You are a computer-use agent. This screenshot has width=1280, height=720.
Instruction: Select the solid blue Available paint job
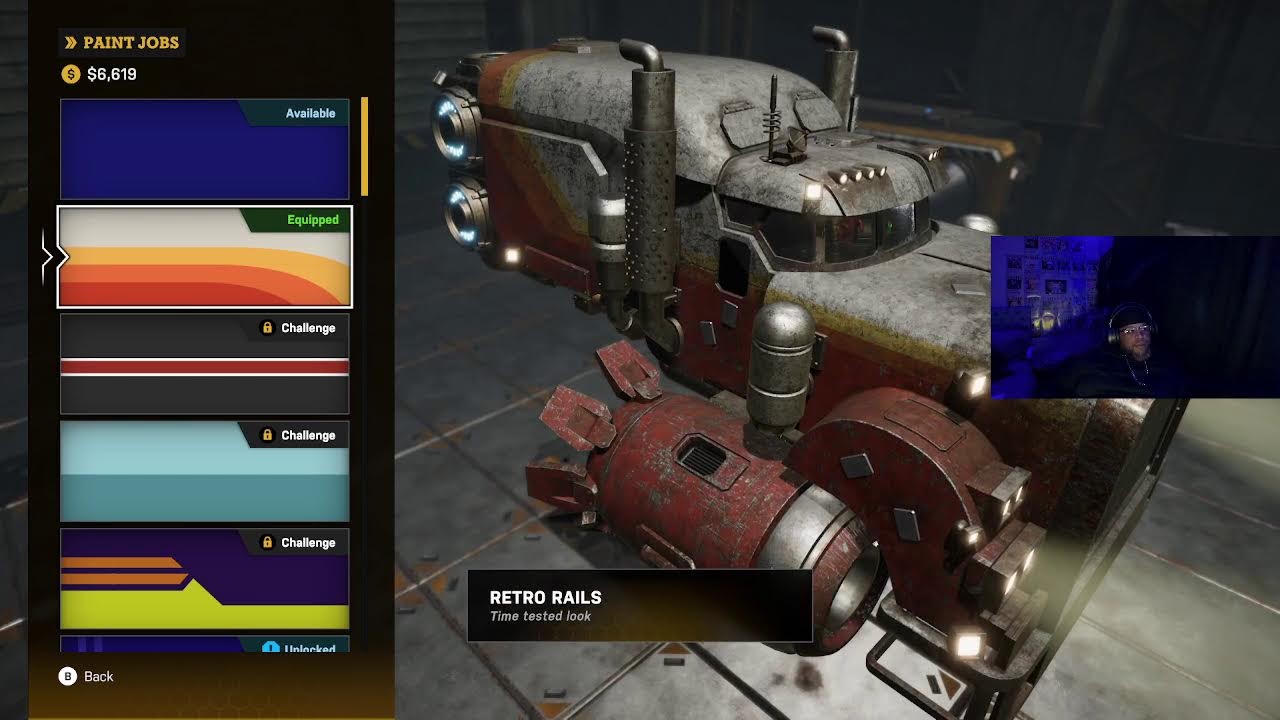204,149
